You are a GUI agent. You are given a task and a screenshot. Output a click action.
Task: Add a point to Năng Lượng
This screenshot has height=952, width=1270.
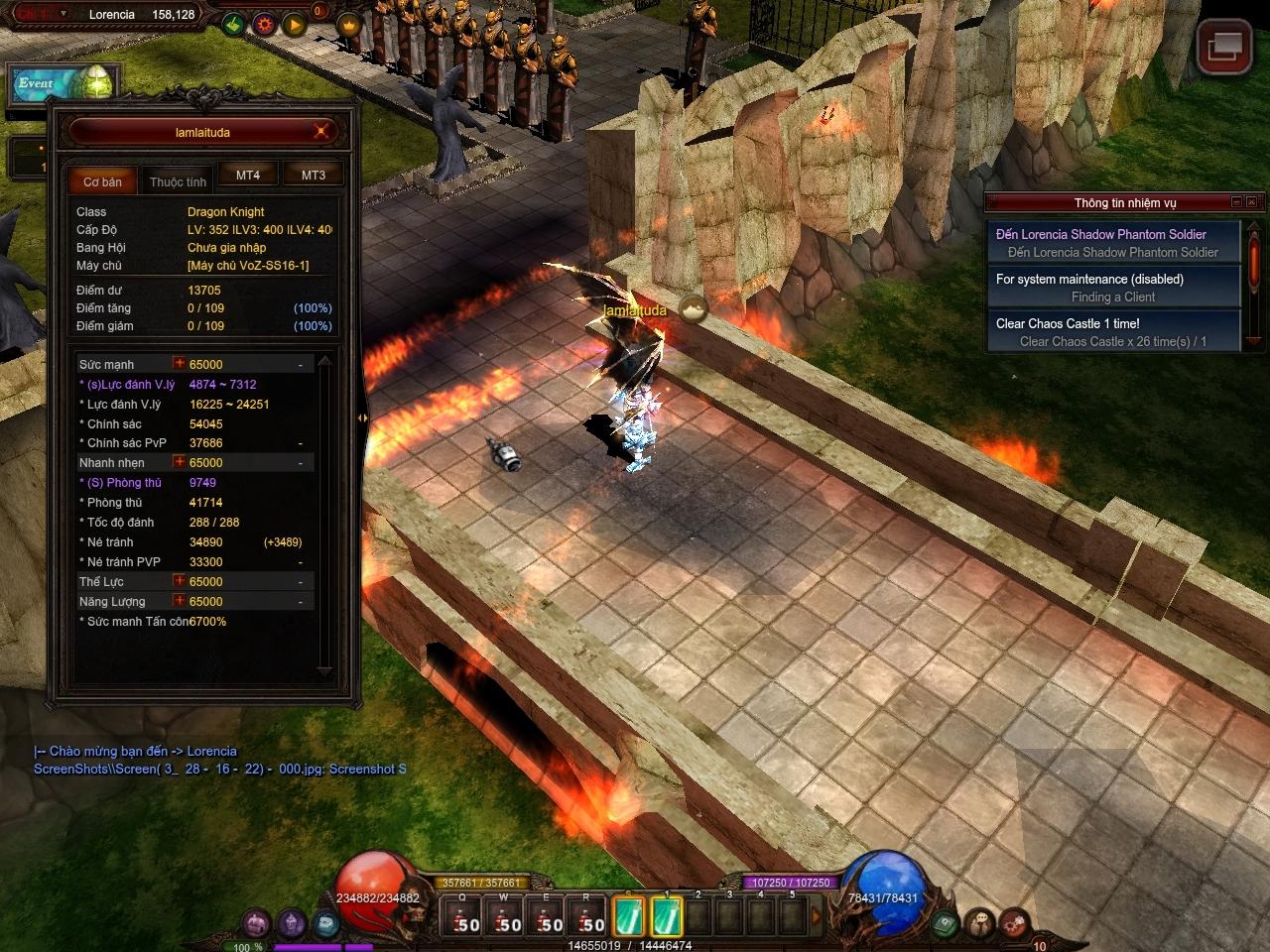click(x=180, y=601)
